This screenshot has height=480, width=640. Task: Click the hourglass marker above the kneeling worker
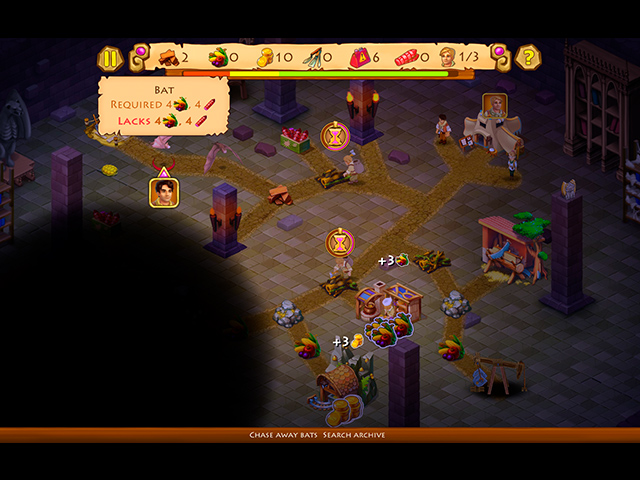(x=341, y=242)
